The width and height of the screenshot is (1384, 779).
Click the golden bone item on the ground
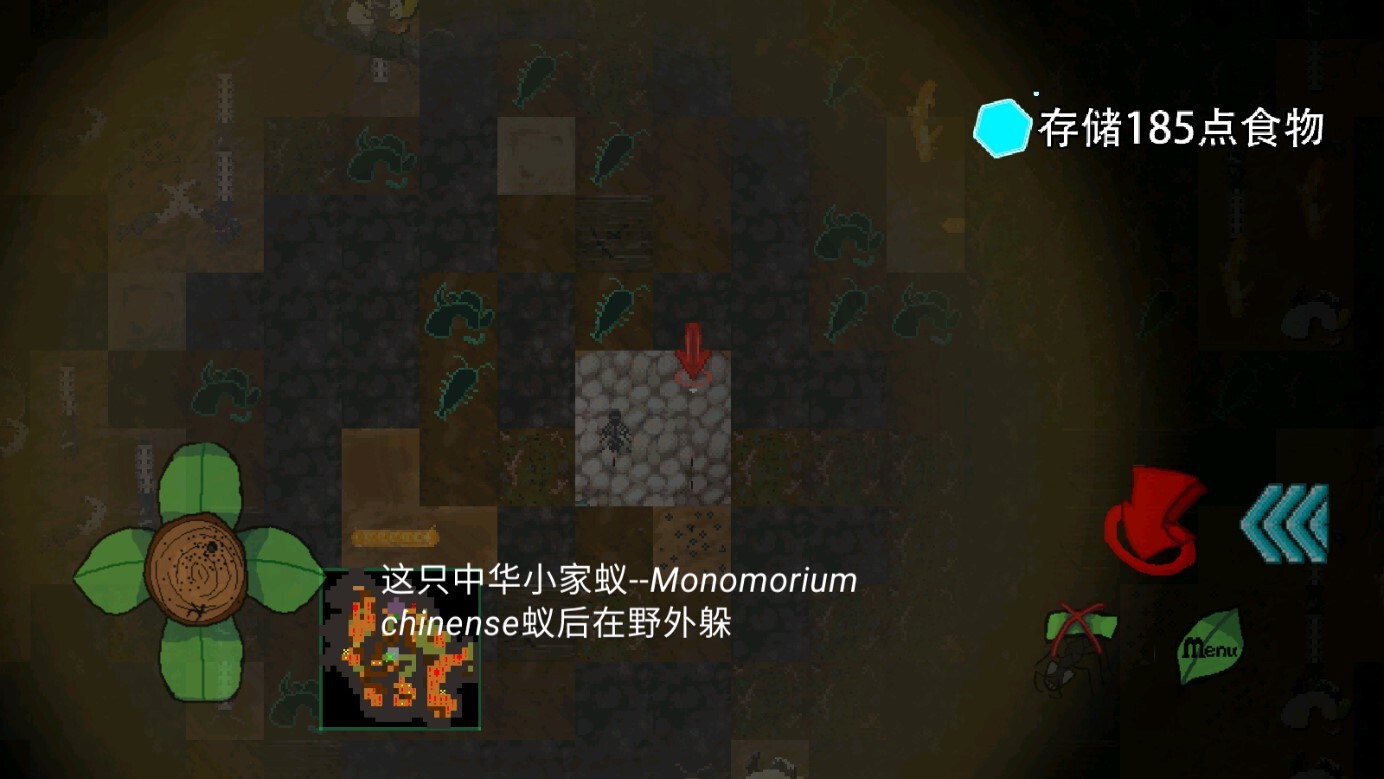coord(395,537)
